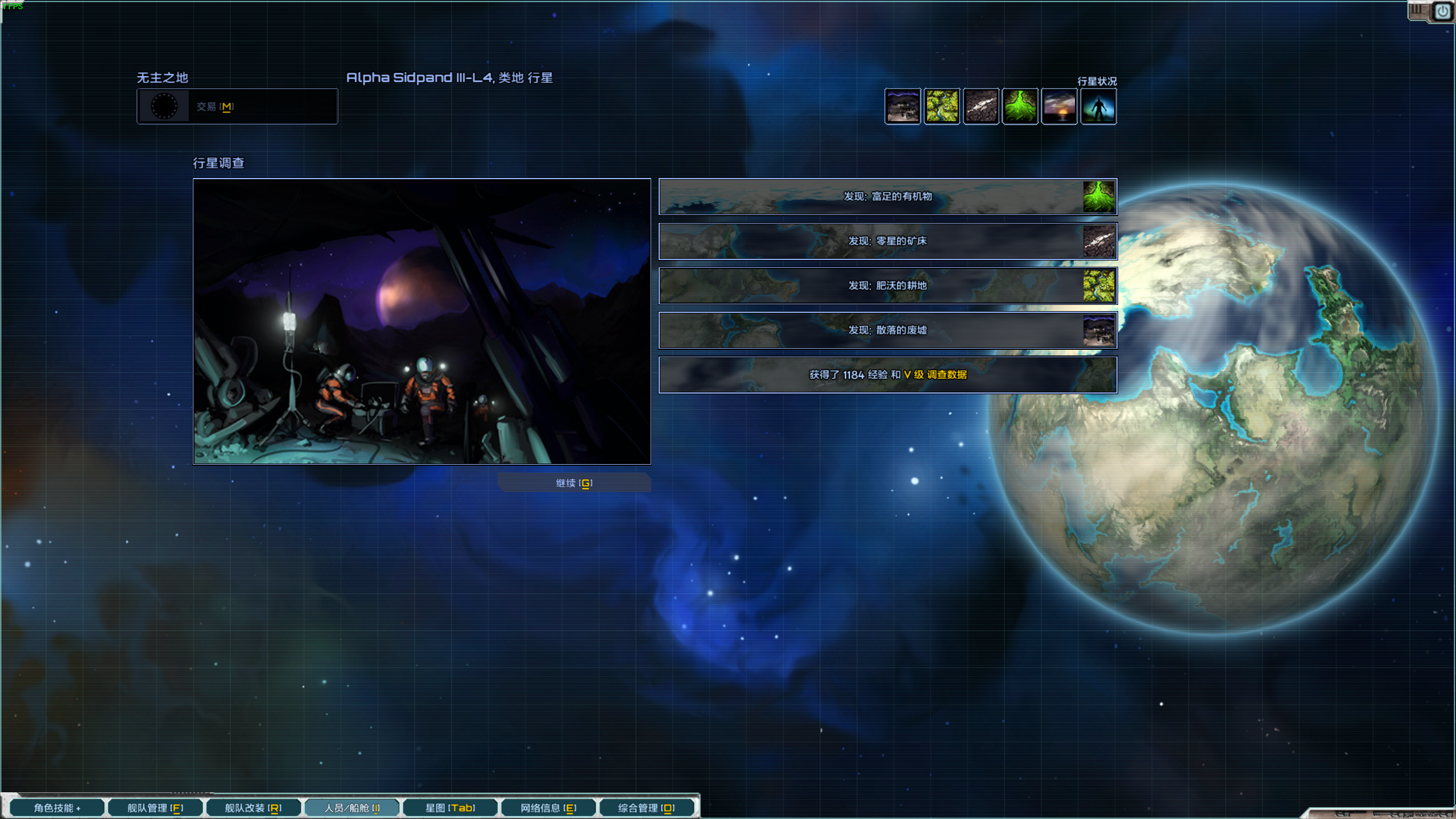The image size is (1456, 819).
Task: Open the 网络信息 intel tab
Action: tap(548, 808)
